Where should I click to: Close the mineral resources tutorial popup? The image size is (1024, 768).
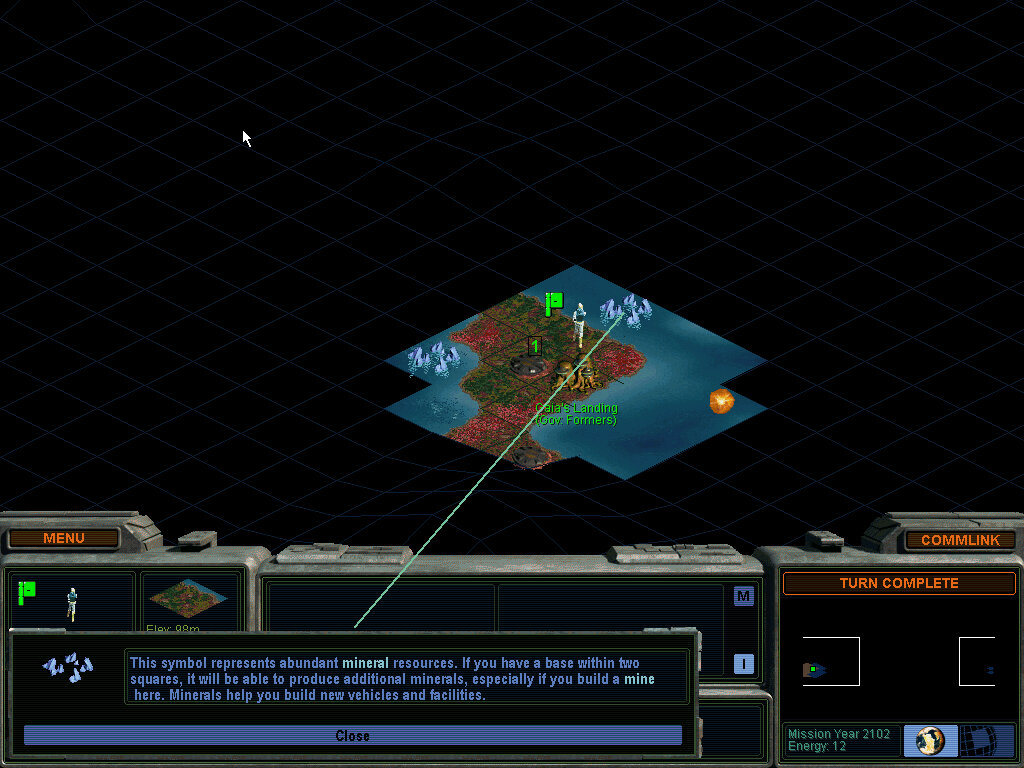coord(352,736)
